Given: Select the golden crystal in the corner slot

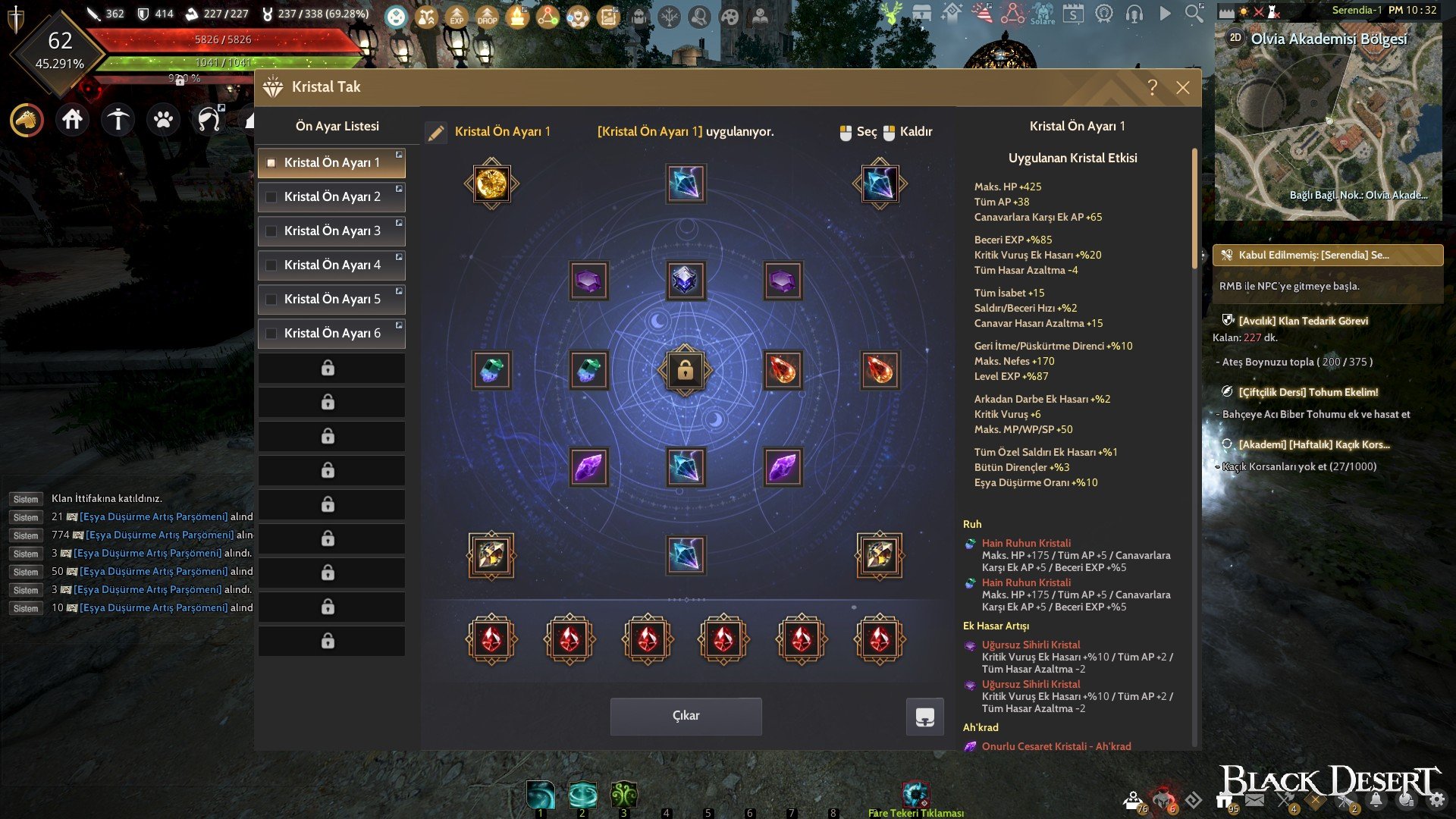Looking at the screenshot, I should pos(491,184).
